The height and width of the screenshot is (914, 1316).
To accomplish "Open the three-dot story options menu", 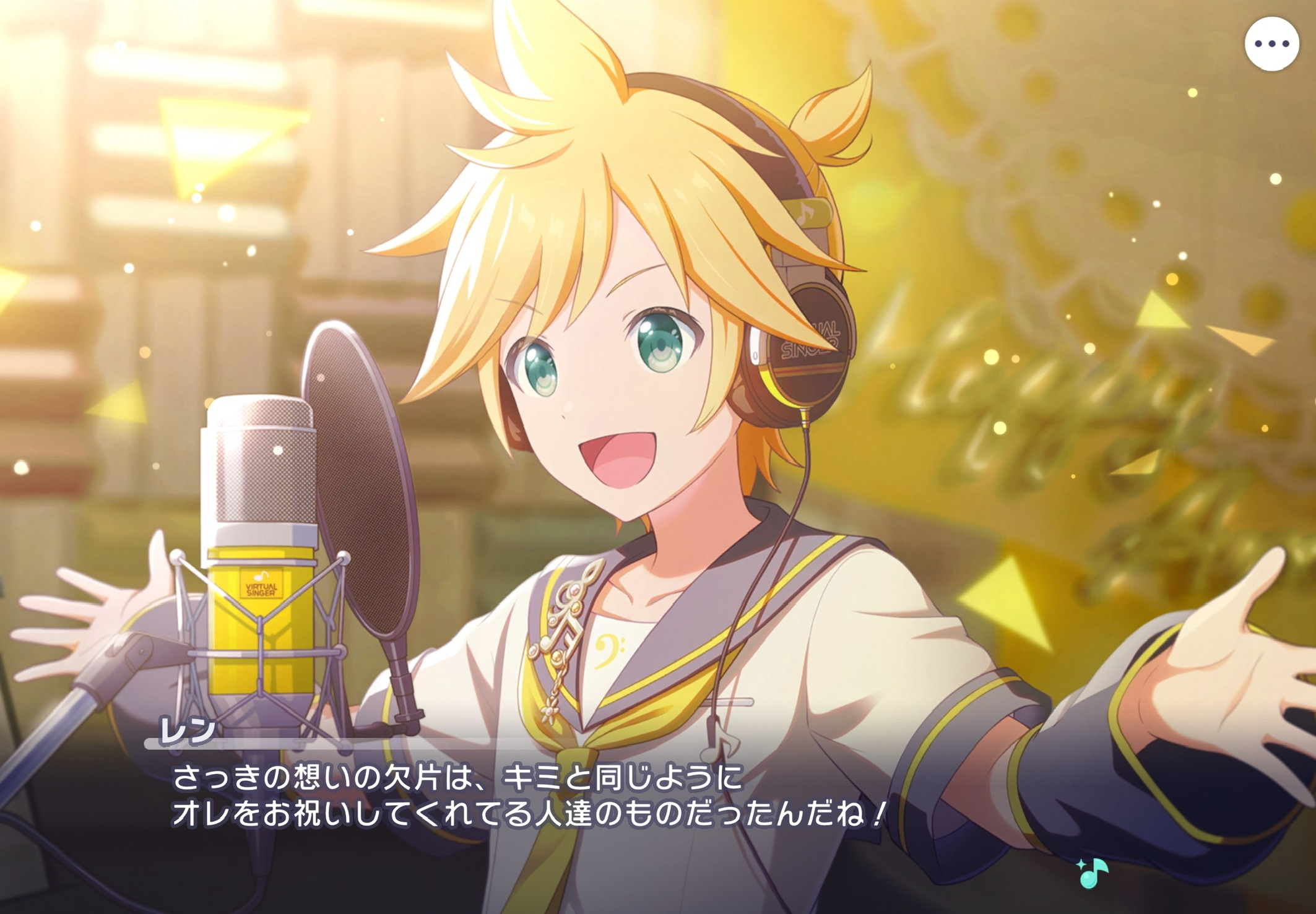I will [x=1271, y=44].
